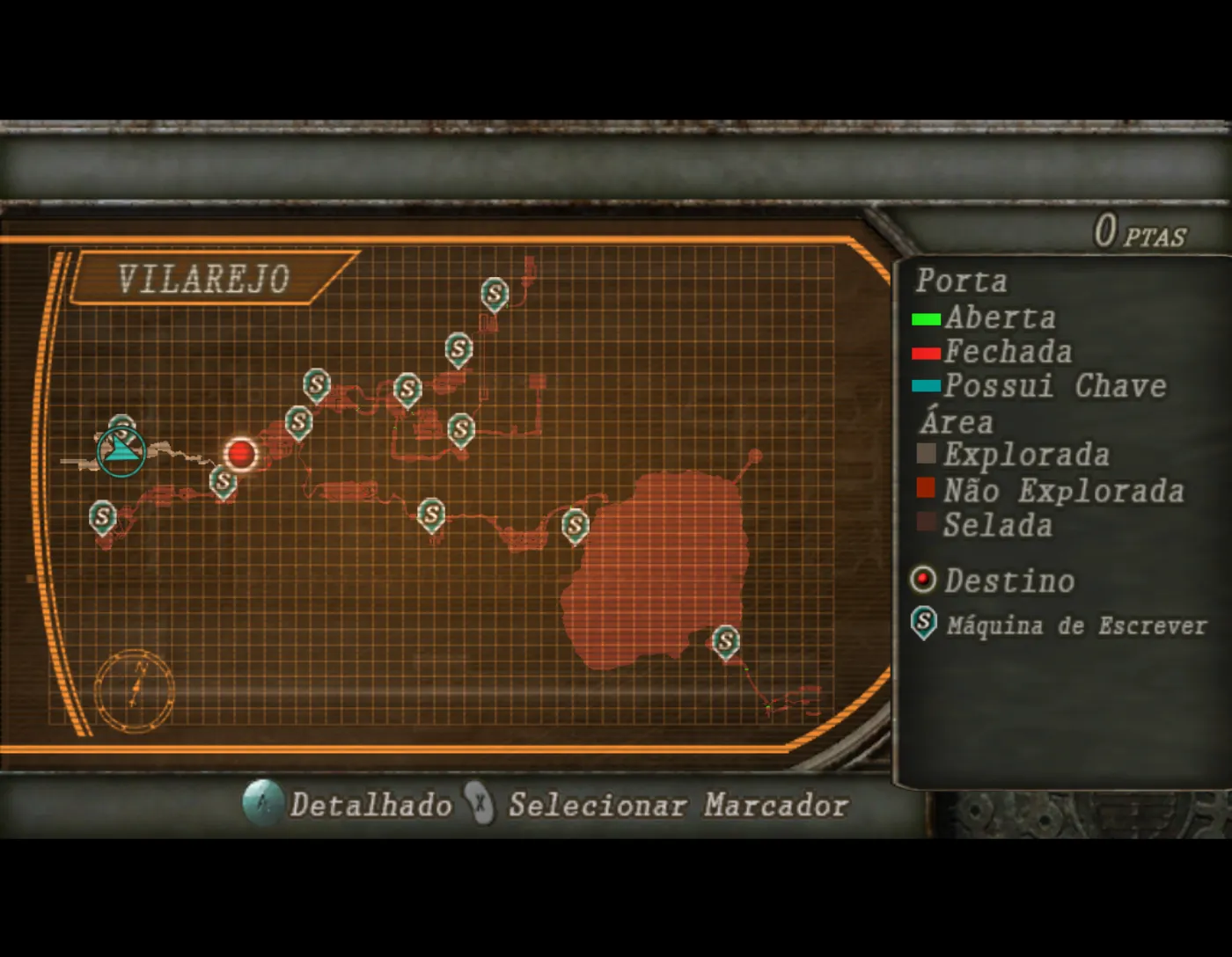Click the teal player position arrow marker
This screenshot has width=1232, height=957.
click(x=121, y=451)
